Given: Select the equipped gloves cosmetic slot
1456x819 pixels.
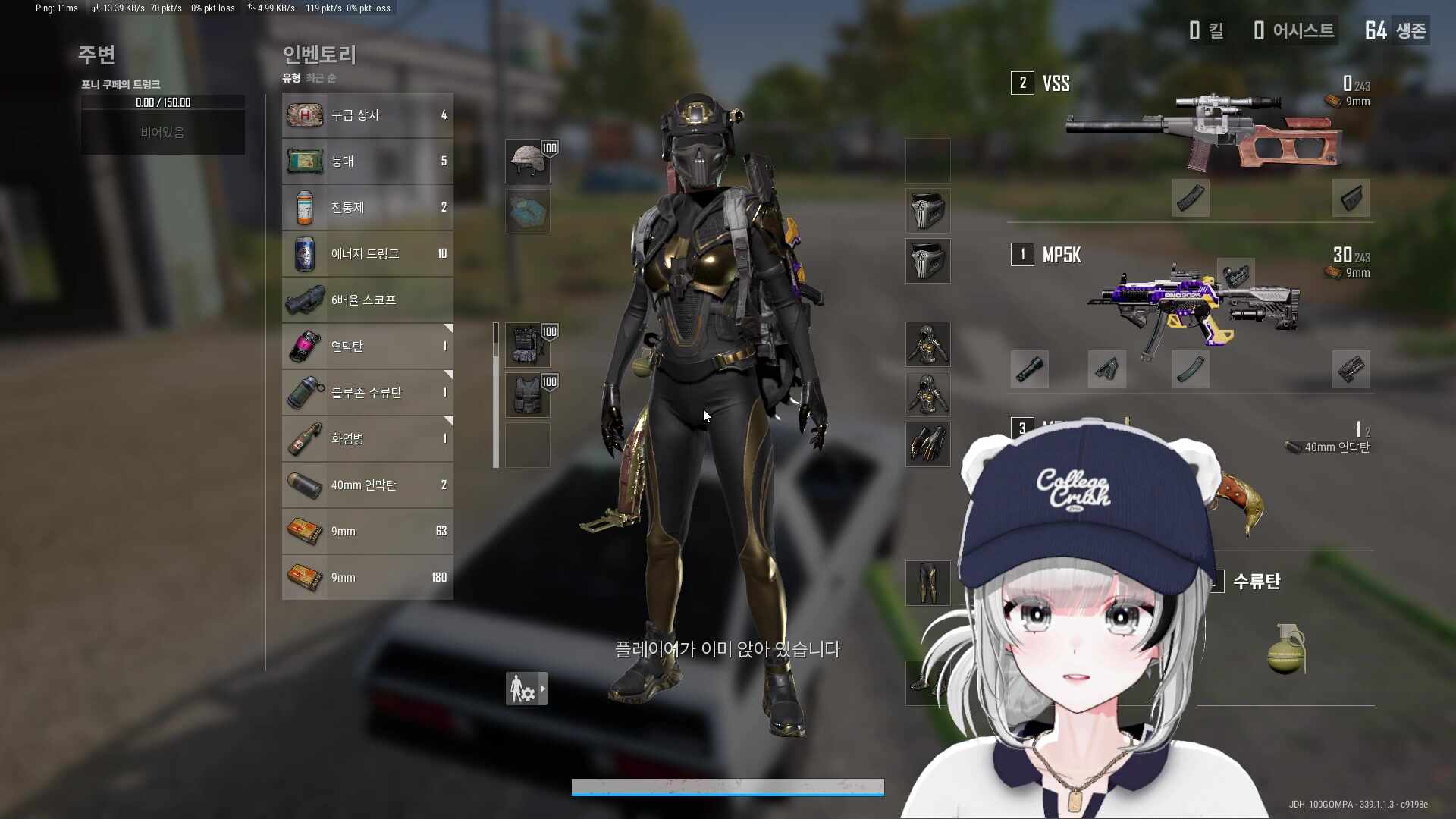Looking at the screenshot, I should point(927,444).
